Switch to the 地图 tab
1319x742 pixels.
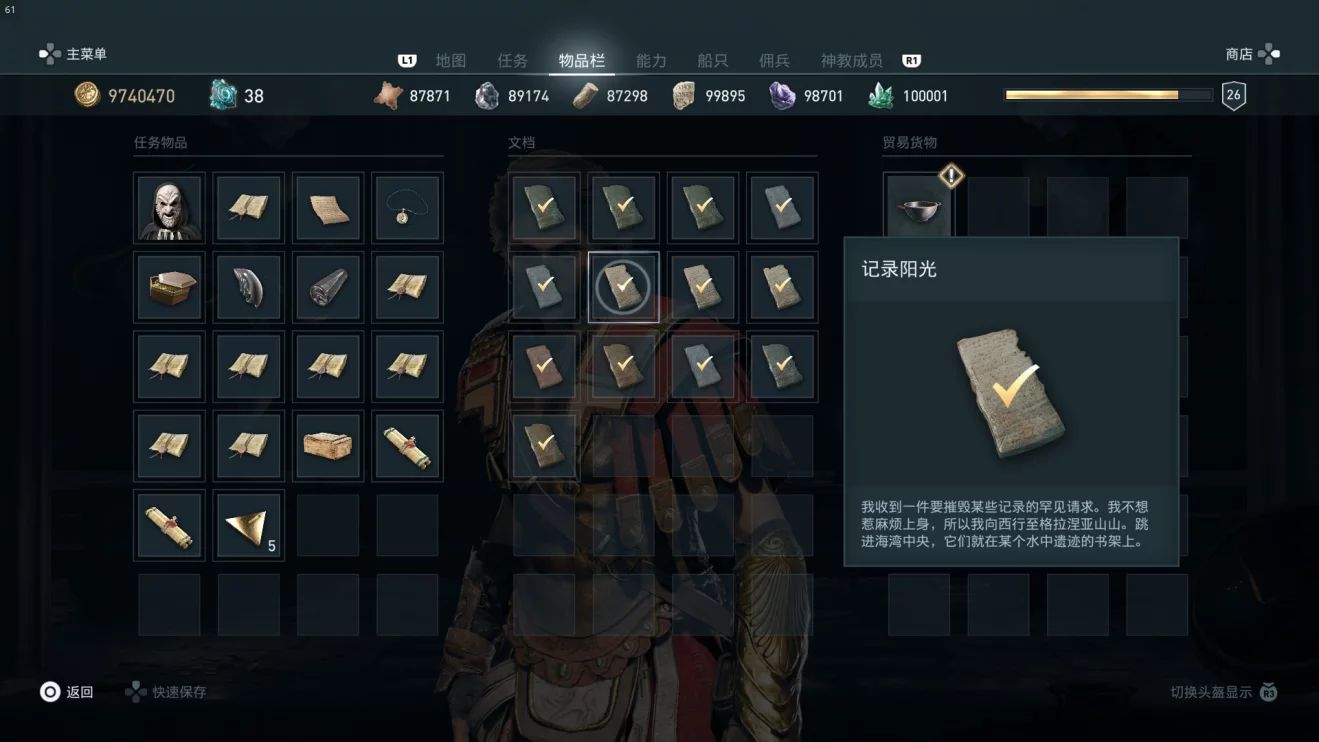coord(451,61)
